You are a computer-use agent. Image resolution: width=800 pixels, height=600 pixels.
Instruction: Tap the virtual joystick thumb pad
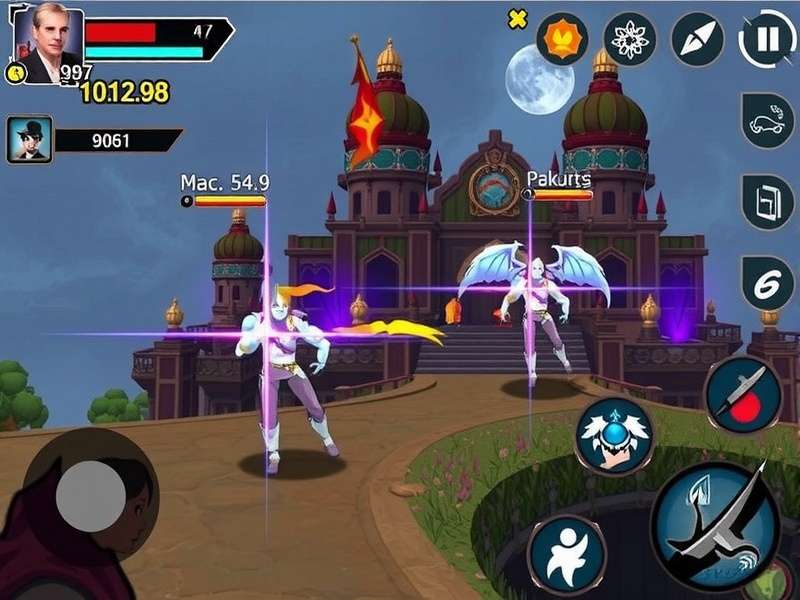(x=91, y=494)
